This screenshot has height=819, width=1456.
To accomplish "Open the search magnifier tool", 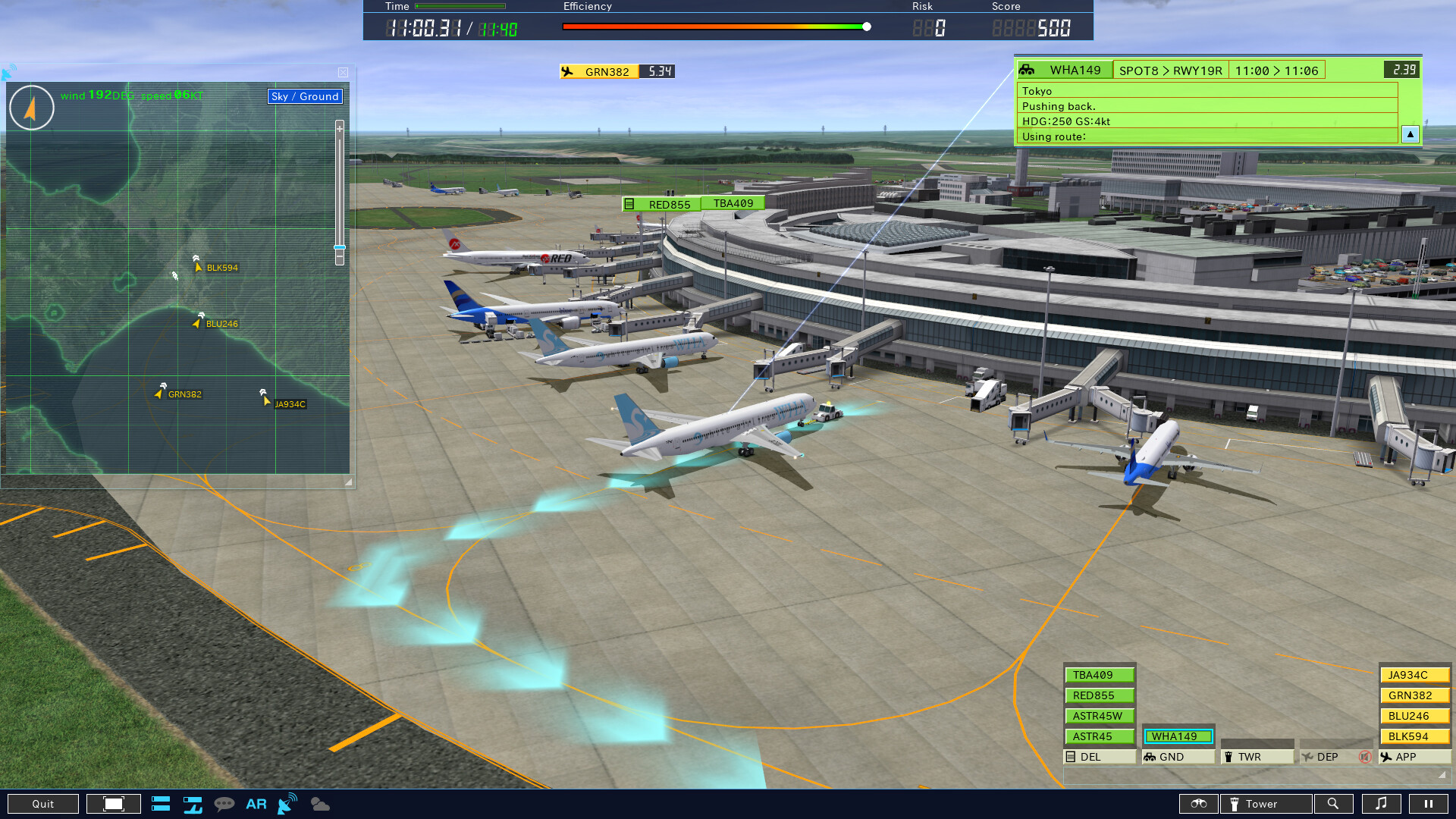I will coord(1335,803).
